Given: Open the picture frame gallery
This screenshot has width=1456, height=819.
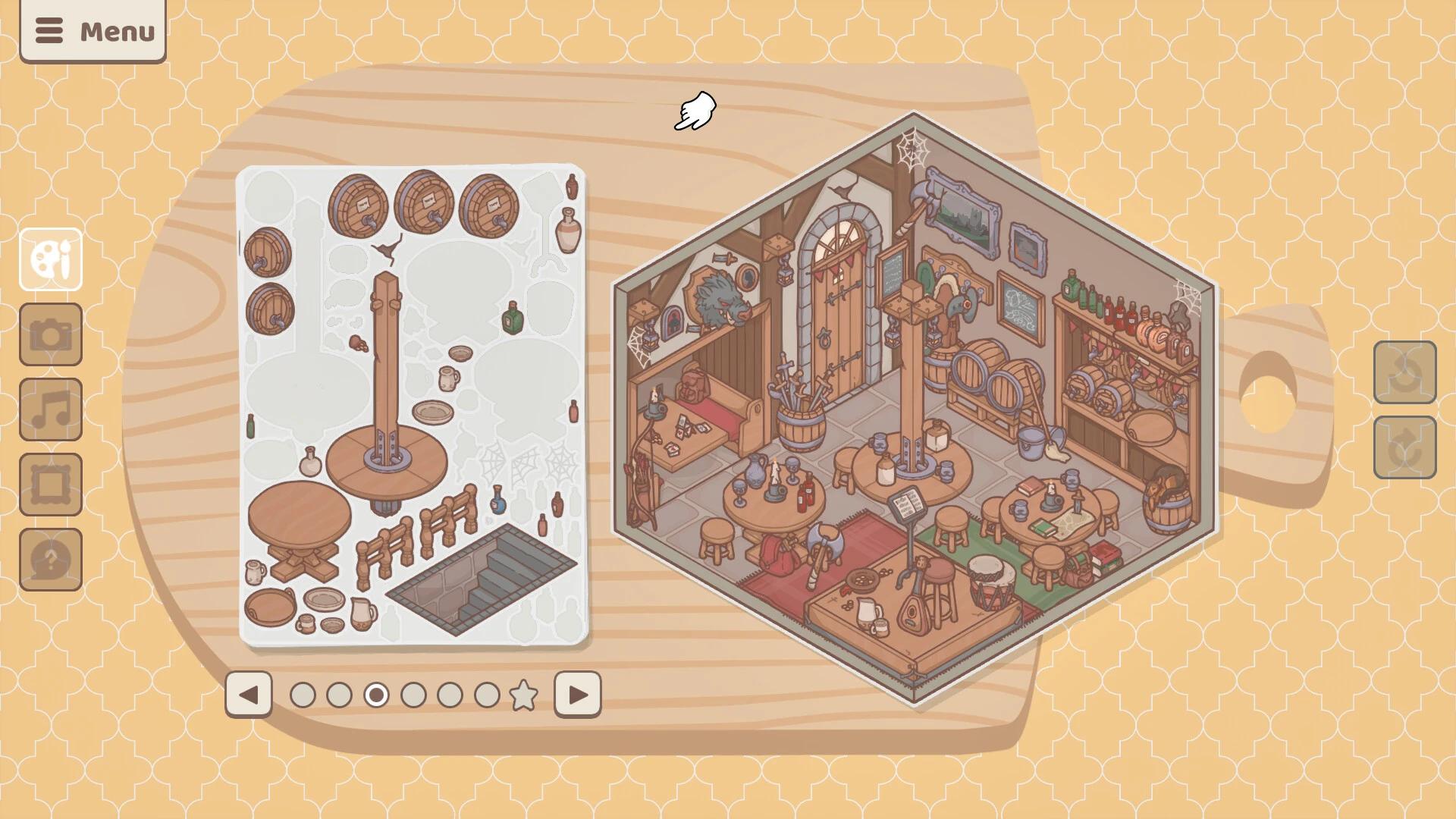Looking at the screenshot, I should click(50, 483).
